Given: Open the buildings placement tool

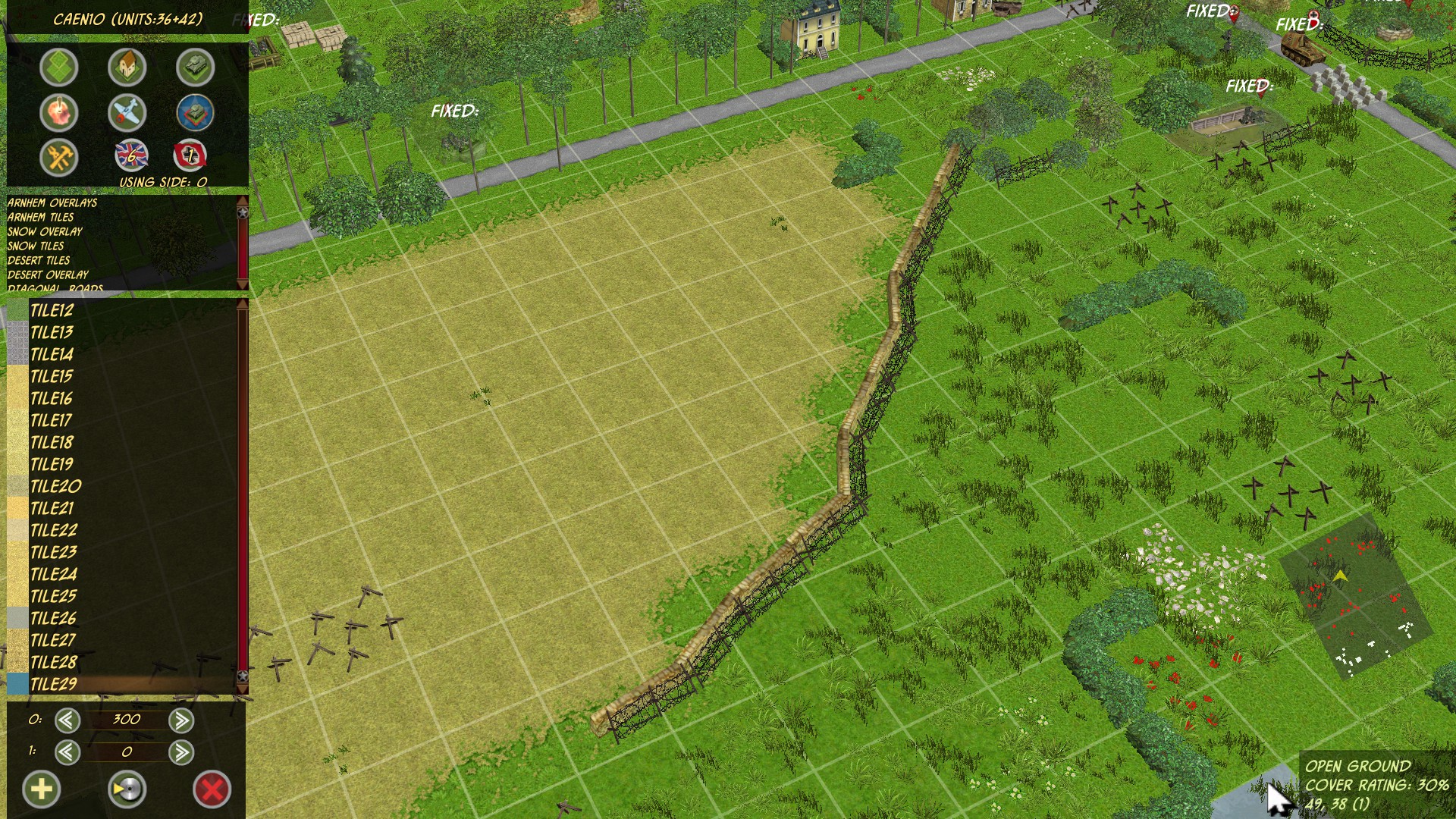Looking at the screenshot, I should click(x=127, y=67).
